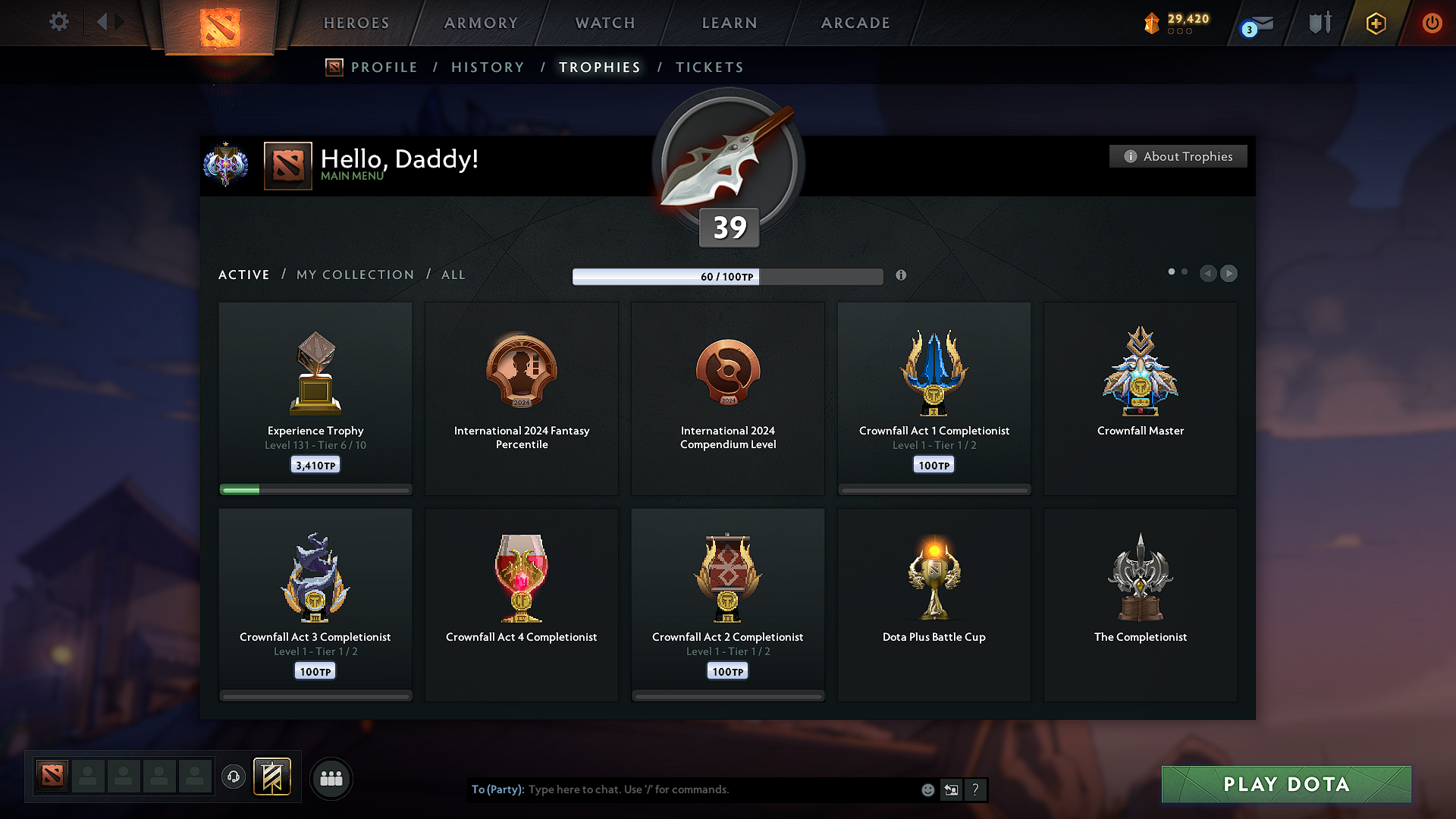The image size is (1456, 819).
Task: Switch to the My Collection filter
Action: click(355, 275)
